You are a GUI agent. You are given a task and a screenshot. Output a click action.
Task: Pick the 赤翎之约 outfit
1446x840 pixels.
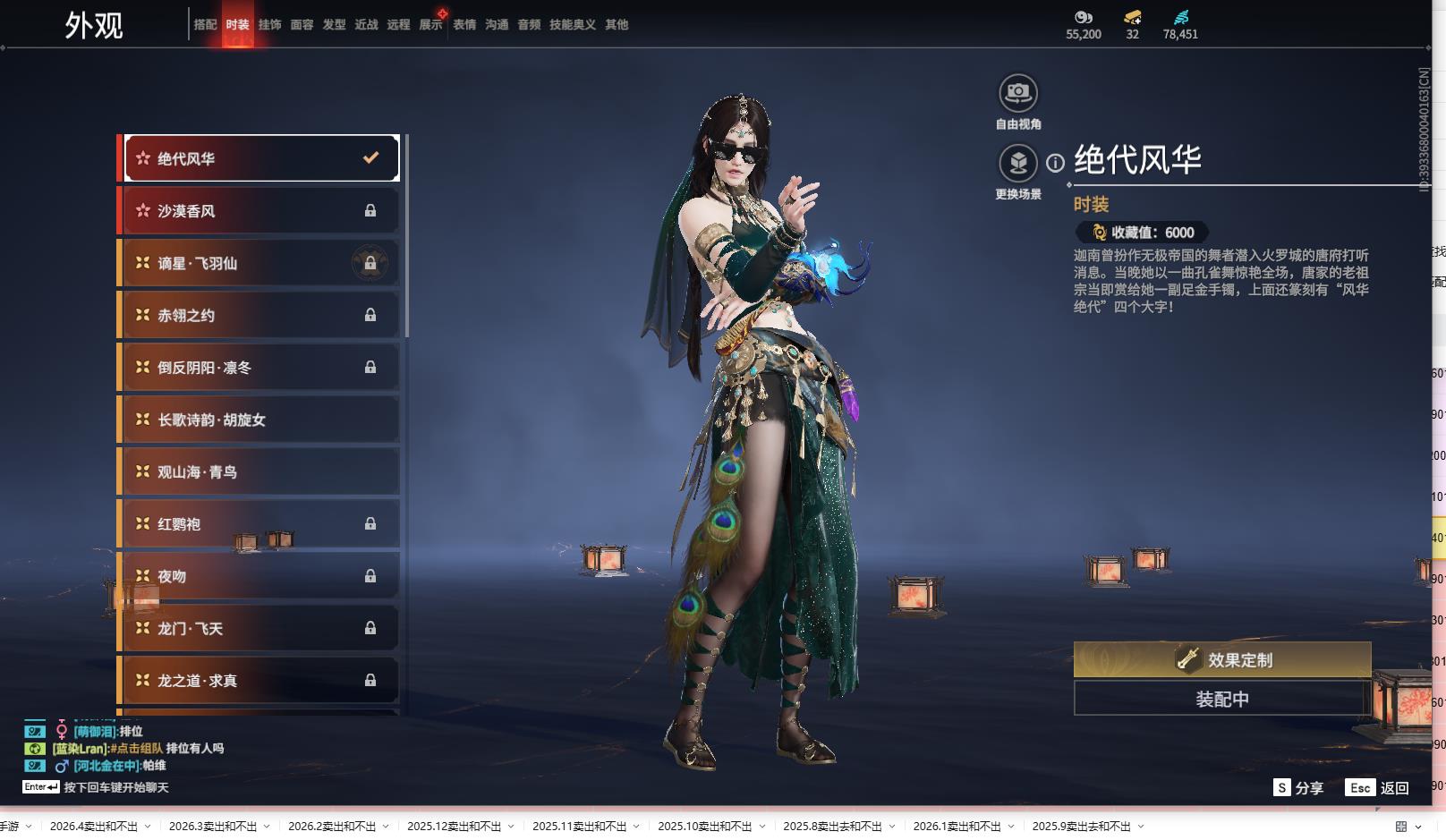coord(259,315)
